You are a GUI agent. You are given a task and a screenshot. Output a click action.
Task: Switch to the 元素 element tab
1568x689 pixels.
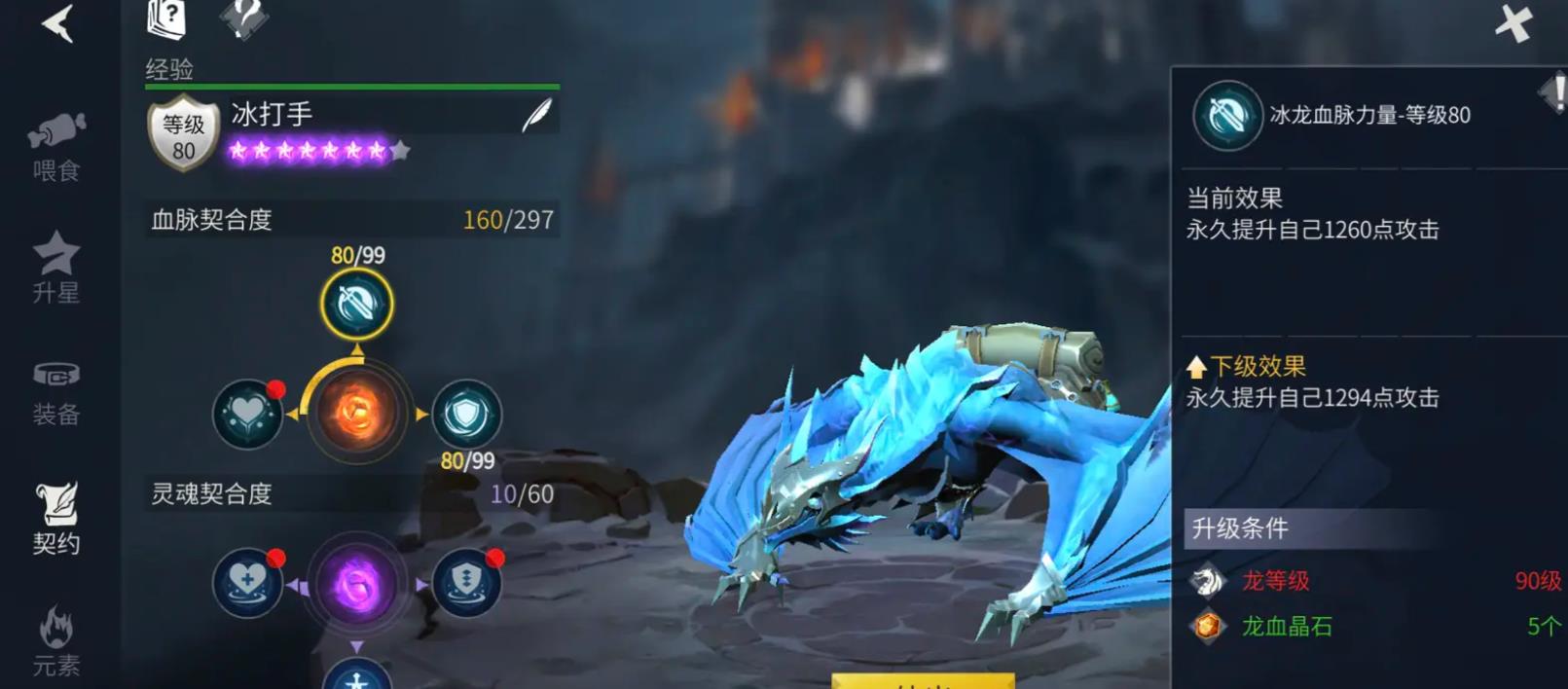[x=56, y=640]
